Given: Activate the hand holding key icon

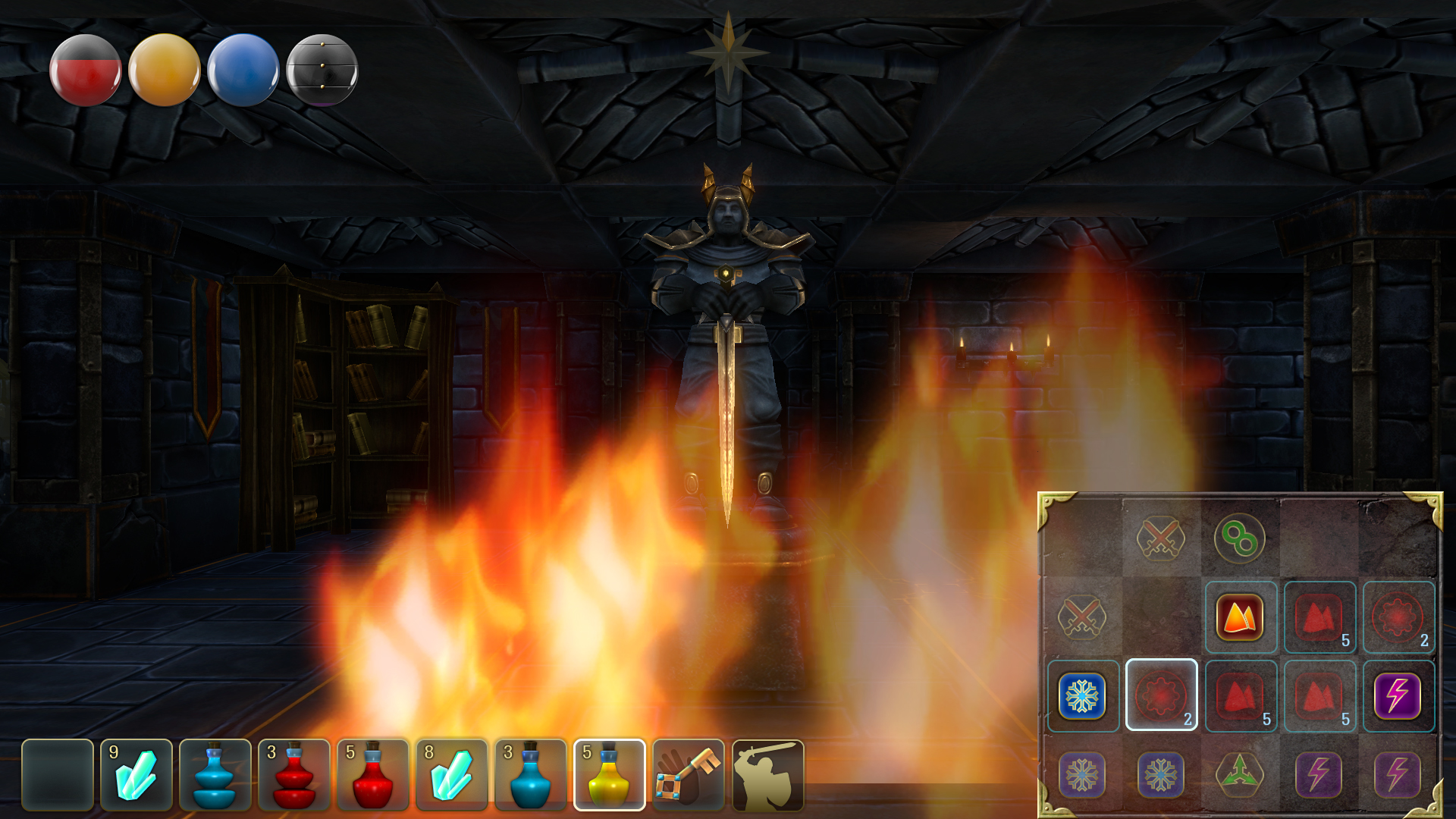Looking at the screenshot, I should (689, 775).
